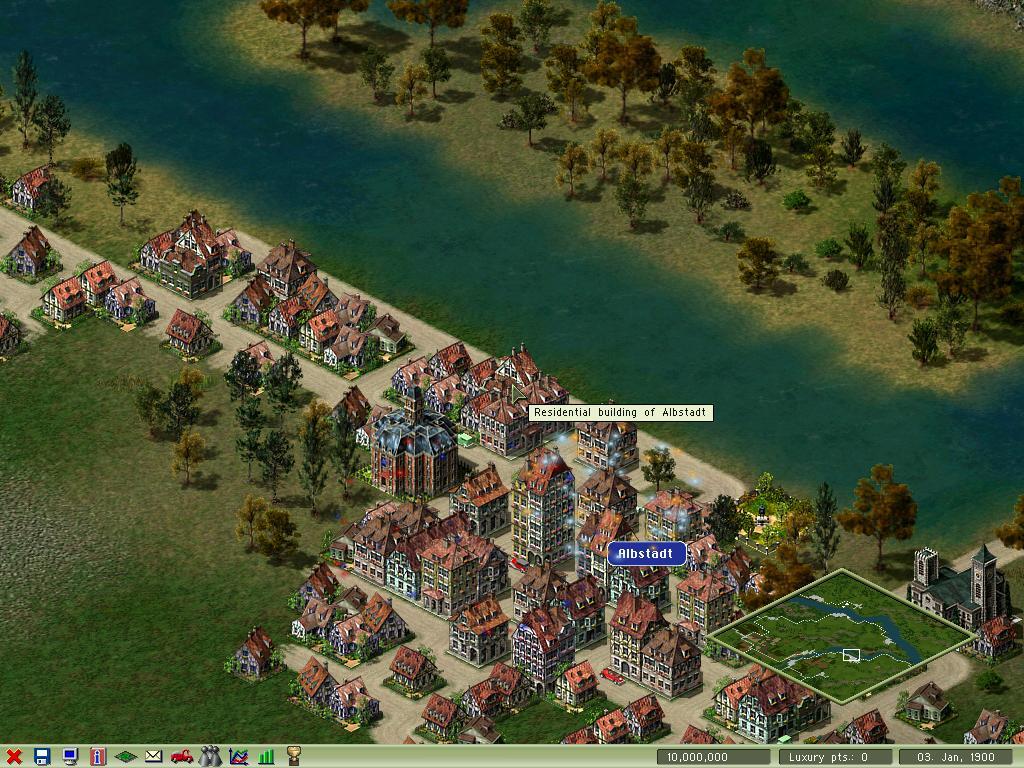This screenshot has height=768, width=1024.
Task: Open the floppy disk save menu
Action: click(42, 757)
